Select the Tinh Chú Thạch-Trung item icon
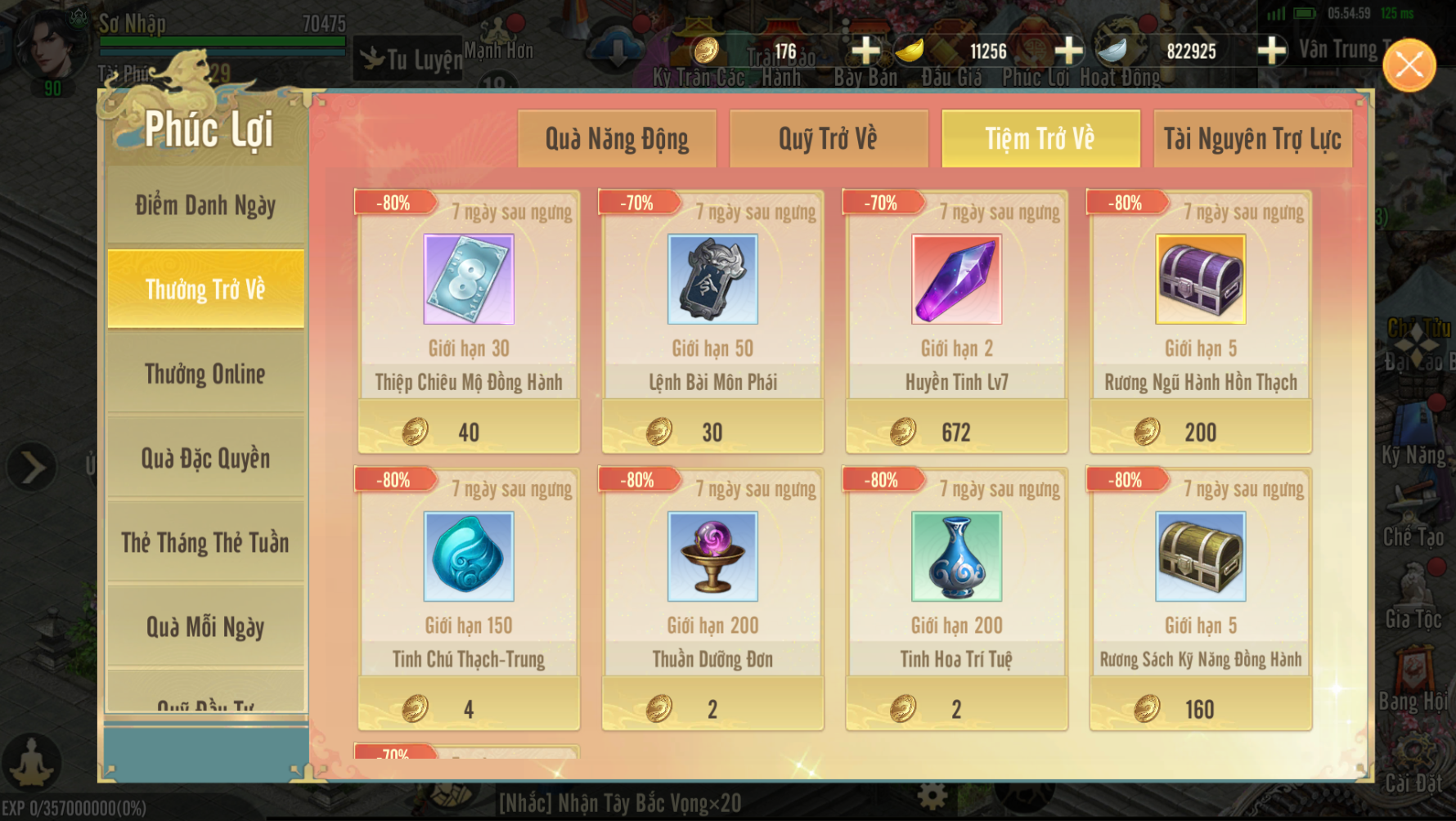 click(x=469, y=557)
